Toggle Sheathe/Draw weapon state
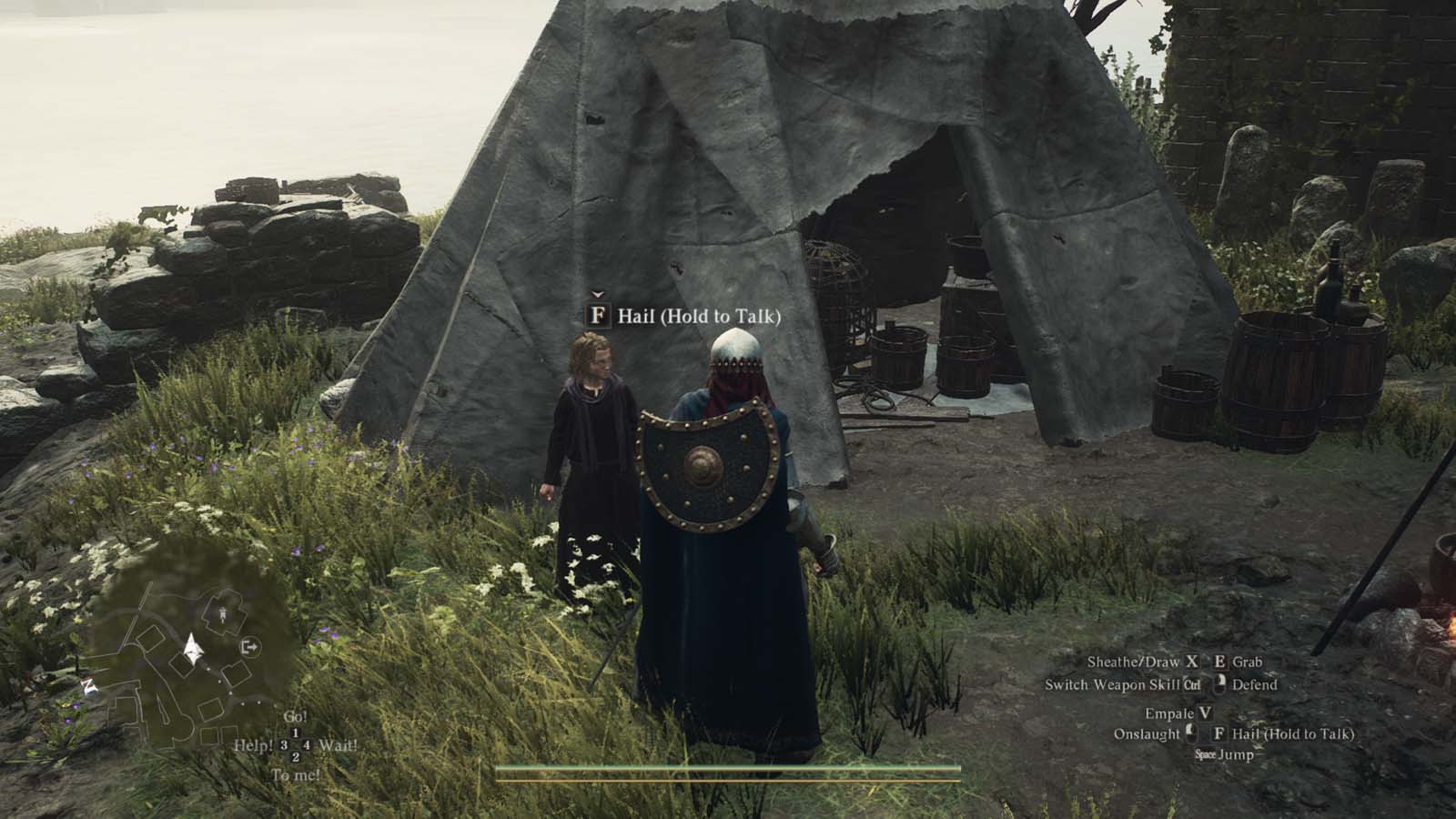 [1132, 662]
